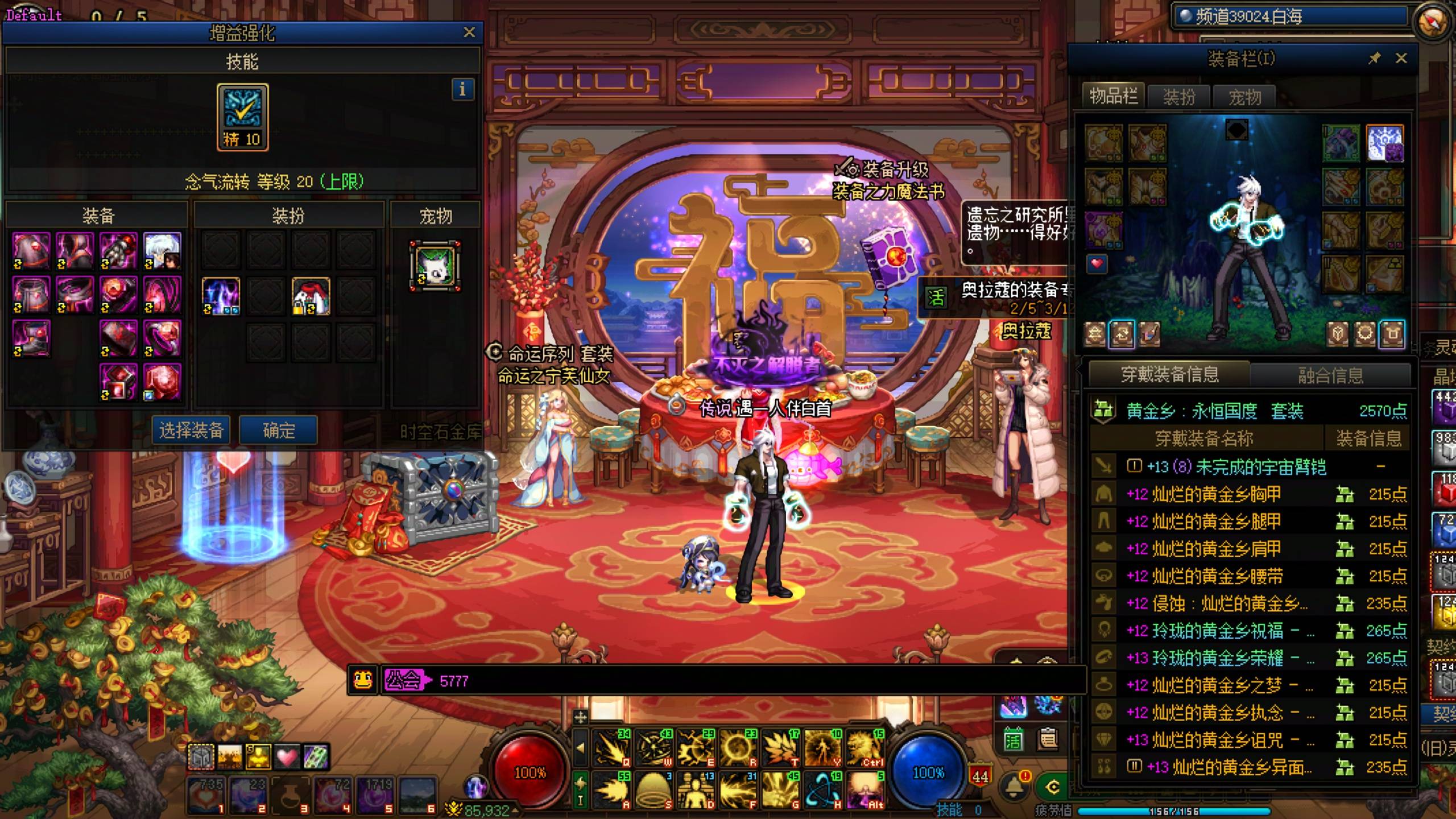Close the 装备栏 equipment window

(x=1401, y=58)
